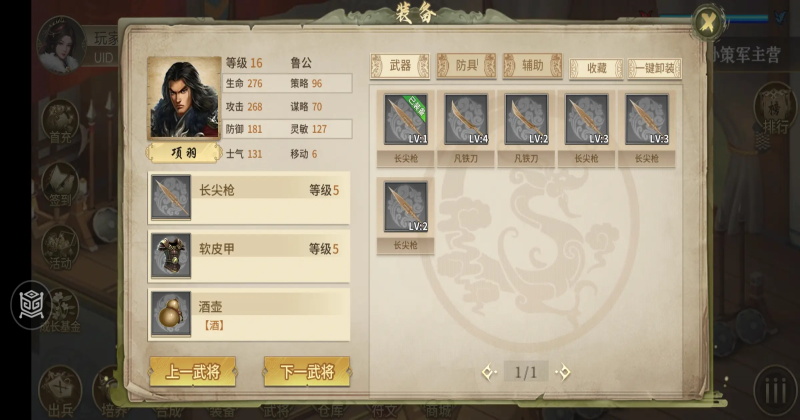Go to the previous general with 上一武将
The image size is (800, 420).
click(193, 371)
